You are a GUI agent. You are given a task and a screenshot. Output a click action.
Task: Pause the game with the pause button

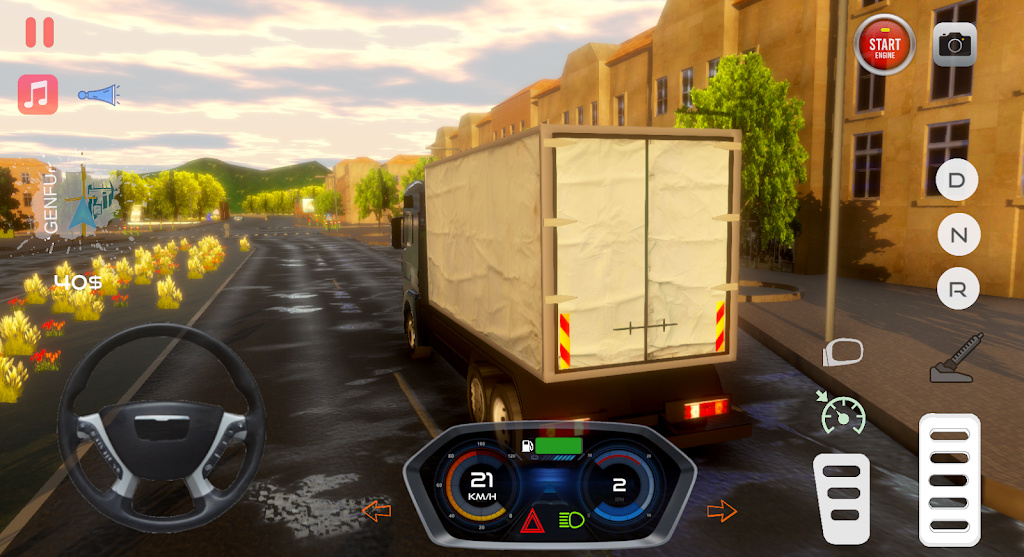pos(40,32)
